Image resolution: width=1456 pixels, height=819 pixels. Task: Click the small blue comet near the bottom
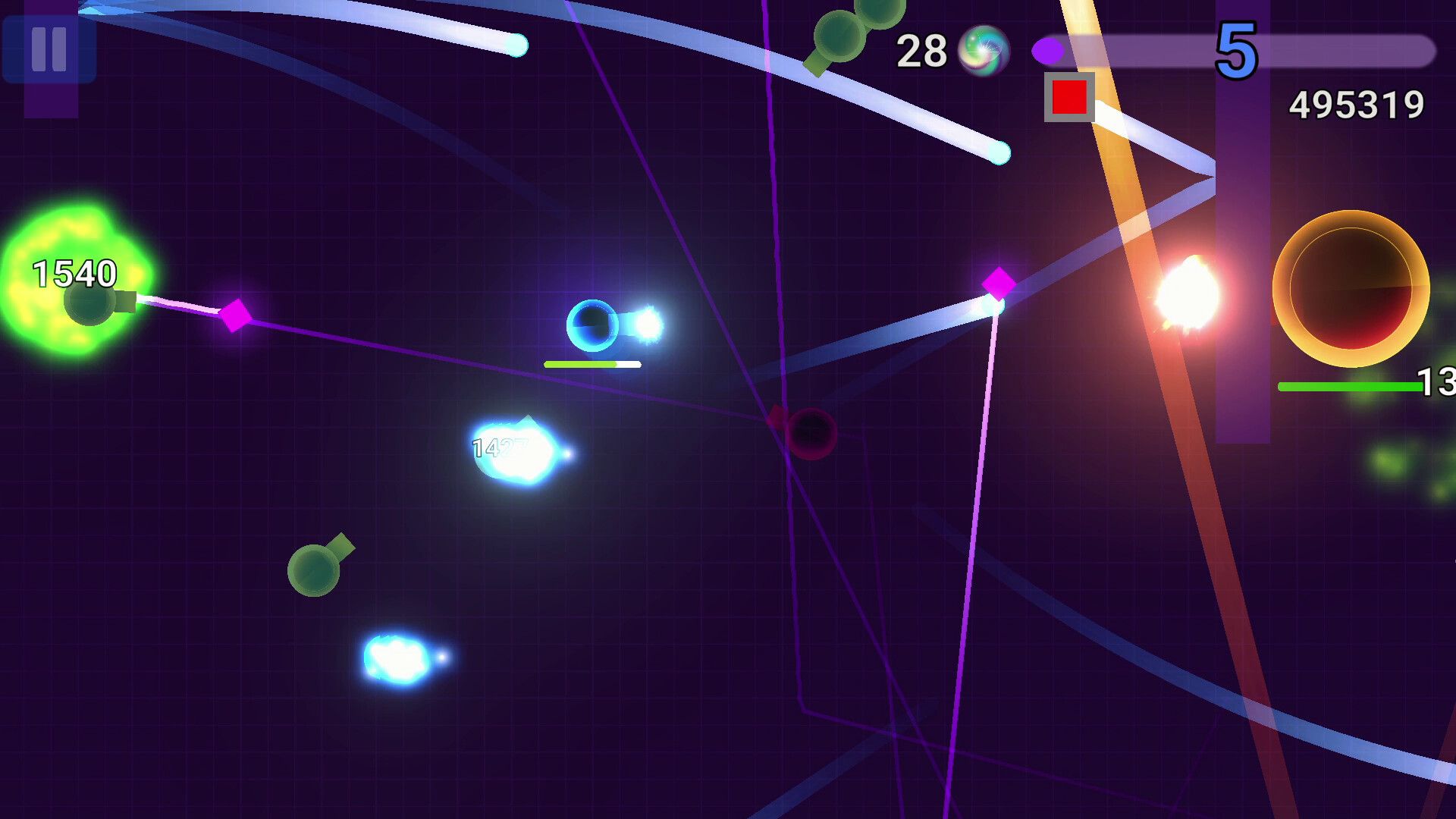[x=400, y=658]
